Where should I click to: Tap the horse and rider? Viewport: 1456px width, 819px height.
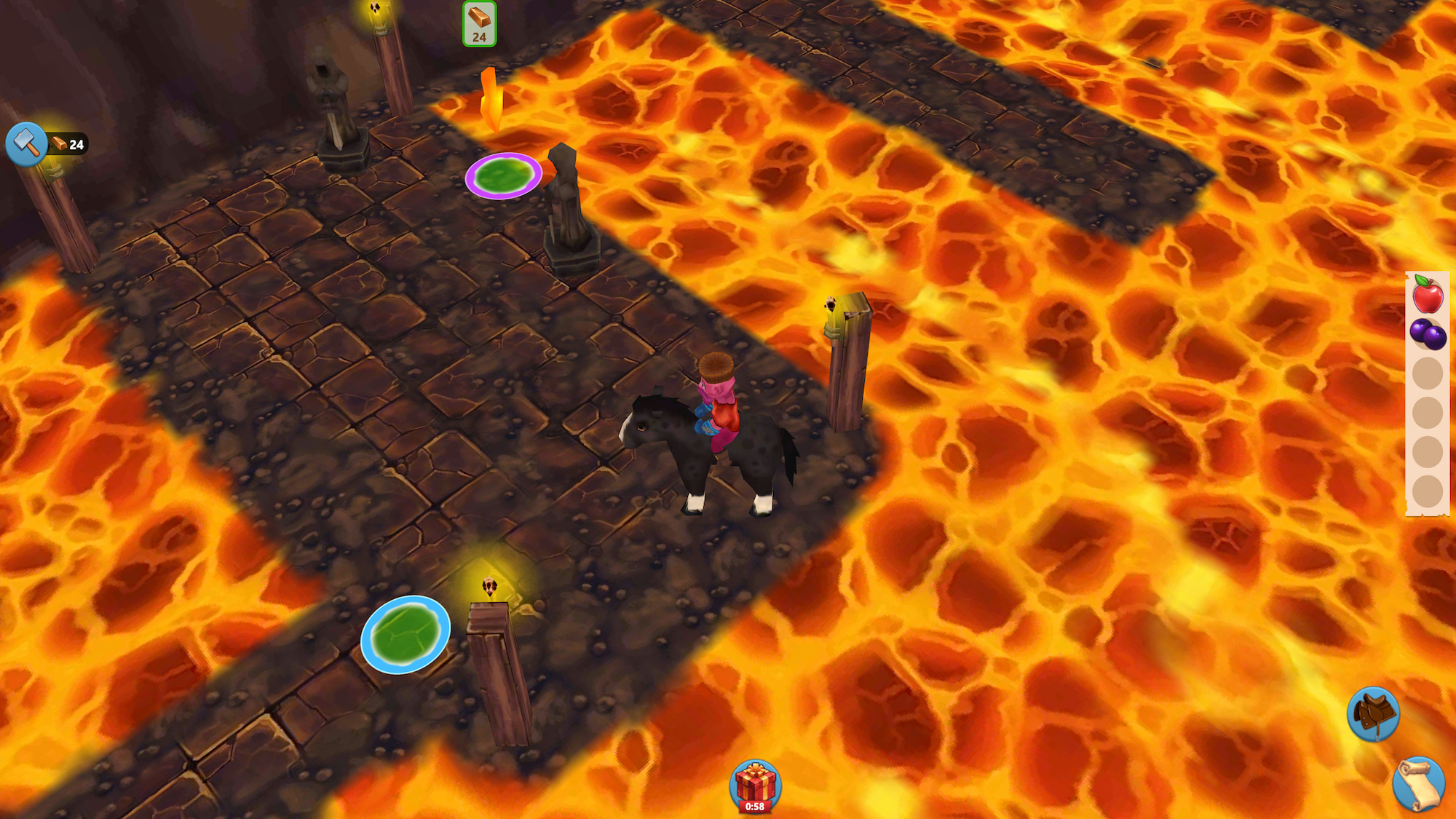pyautogui.click(x=710, y=430)
